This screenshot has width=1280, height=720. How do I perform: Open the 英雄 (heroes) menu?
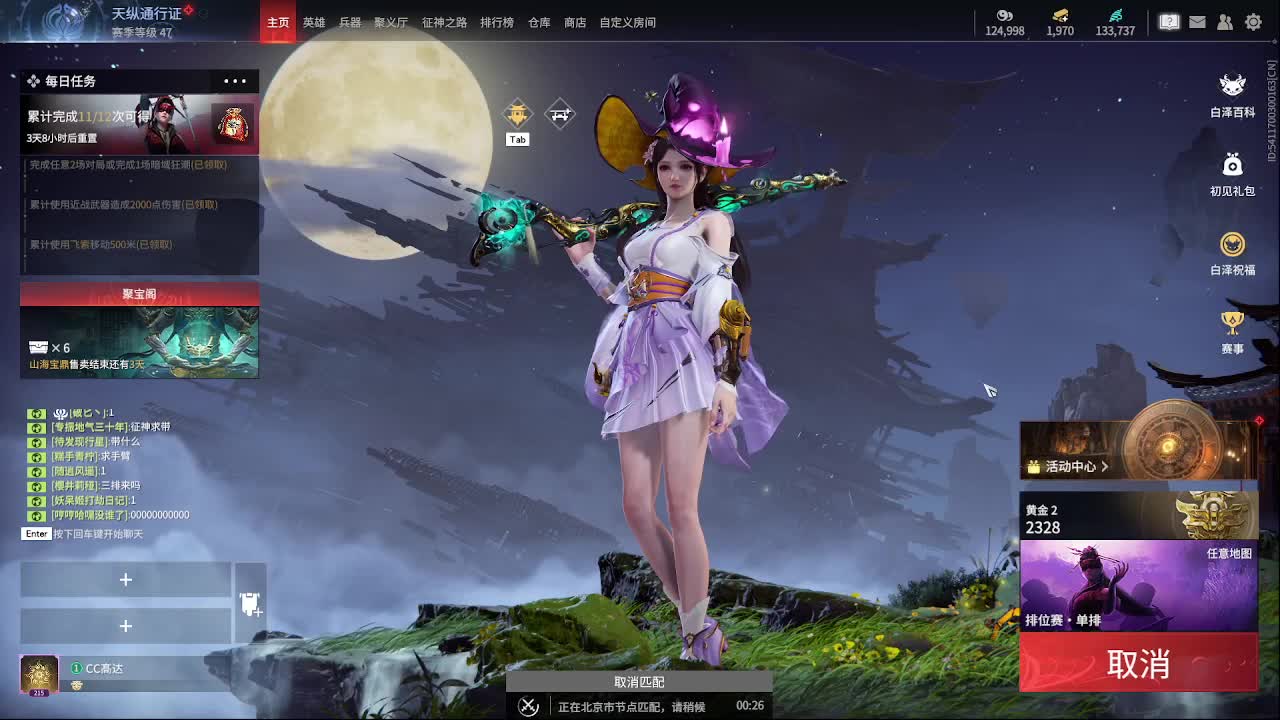pyautogui.click(x=313, y=21)
